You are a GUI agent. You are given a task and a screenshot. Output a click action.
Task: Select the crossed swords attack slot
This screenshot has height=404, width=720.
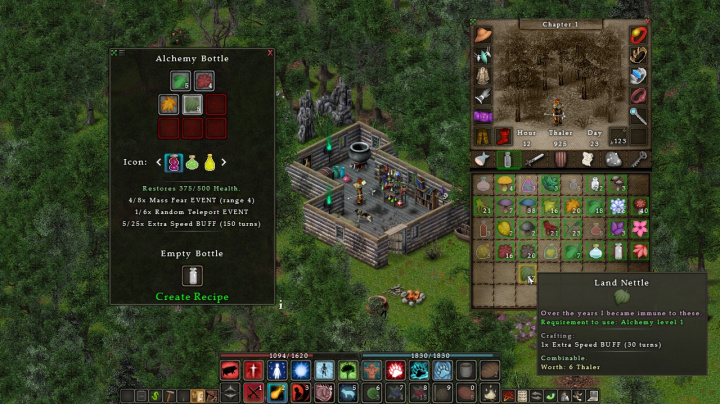pyautogui.click(x=253, y=393)
